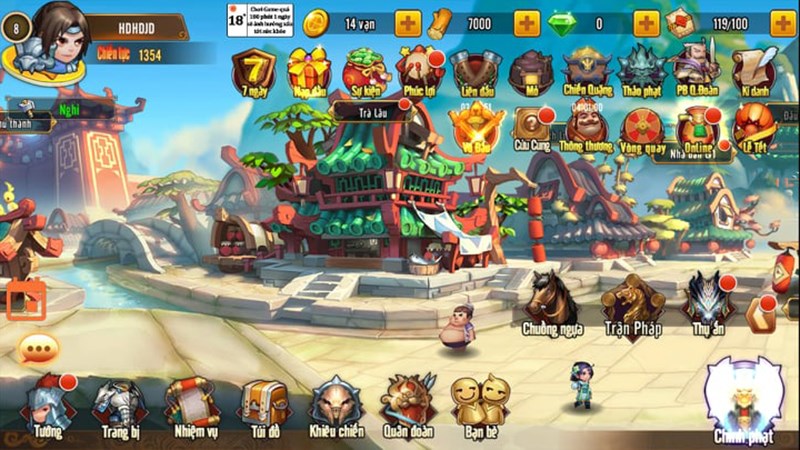
Task: Open the Nhiệm vụ quest scroll
Action: click(192, 403)
